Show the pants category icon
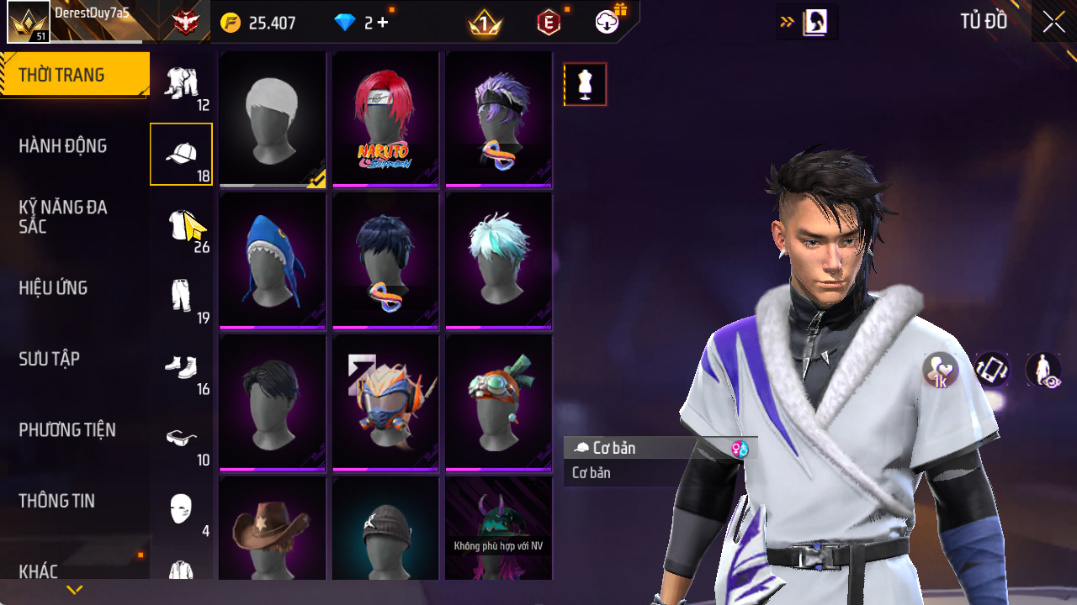Screen dimensions: 1077x605 181,297
